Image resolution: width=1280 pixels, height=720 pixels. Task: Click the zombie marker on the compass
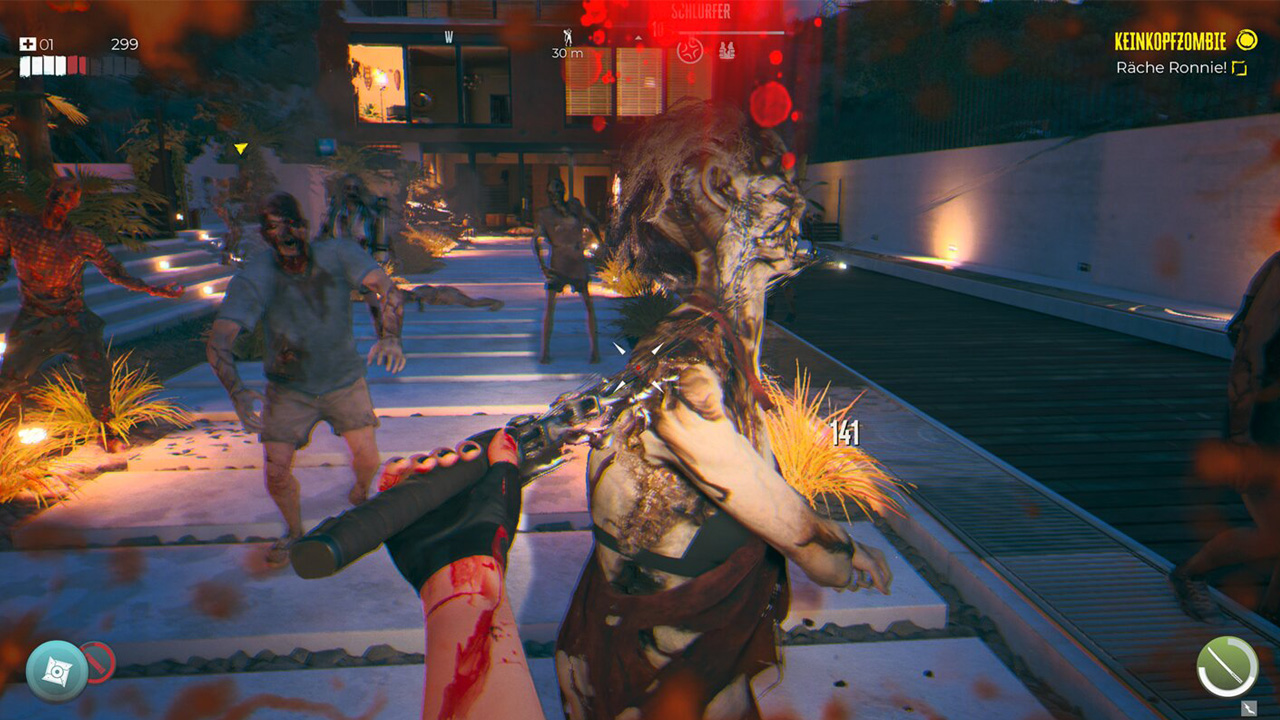click(x=568, y=37)
